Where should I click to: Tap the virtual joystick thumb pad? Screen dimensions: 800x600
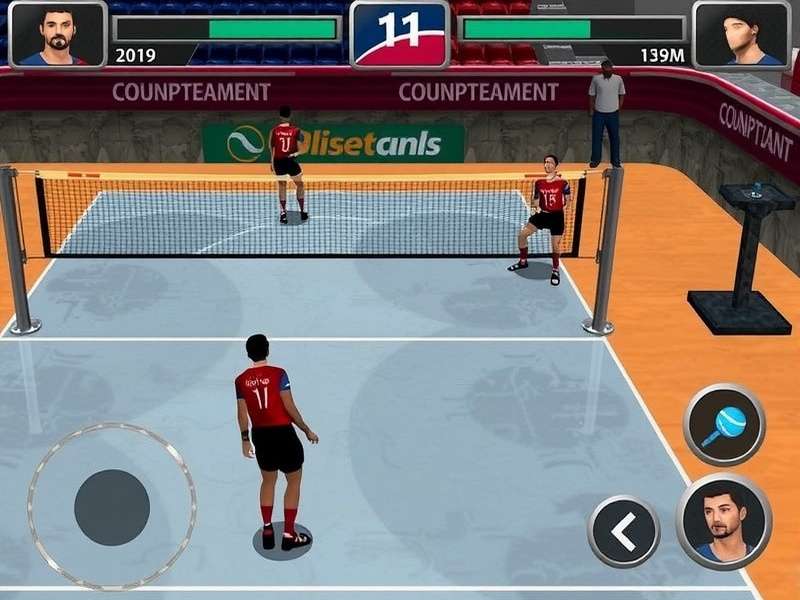(x=112, y=507)
